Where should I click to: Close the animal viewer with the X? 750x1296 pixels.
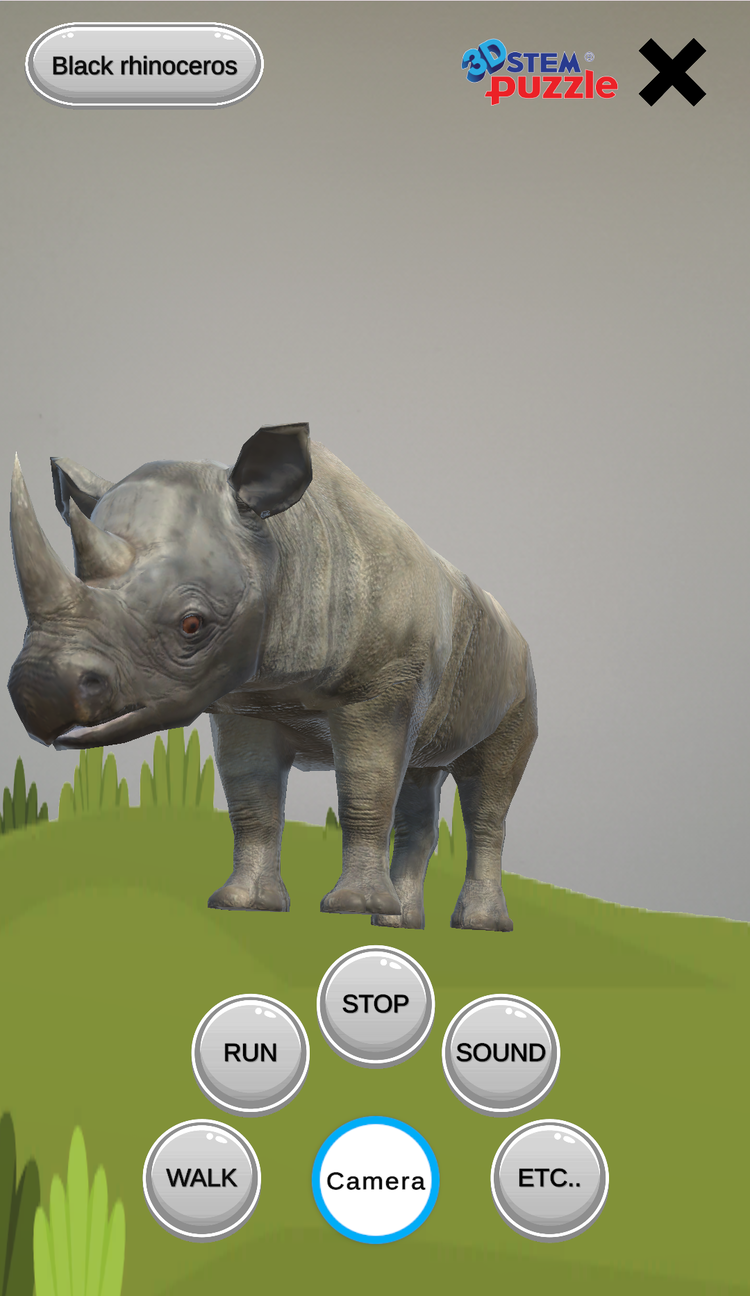click(672, 72)
